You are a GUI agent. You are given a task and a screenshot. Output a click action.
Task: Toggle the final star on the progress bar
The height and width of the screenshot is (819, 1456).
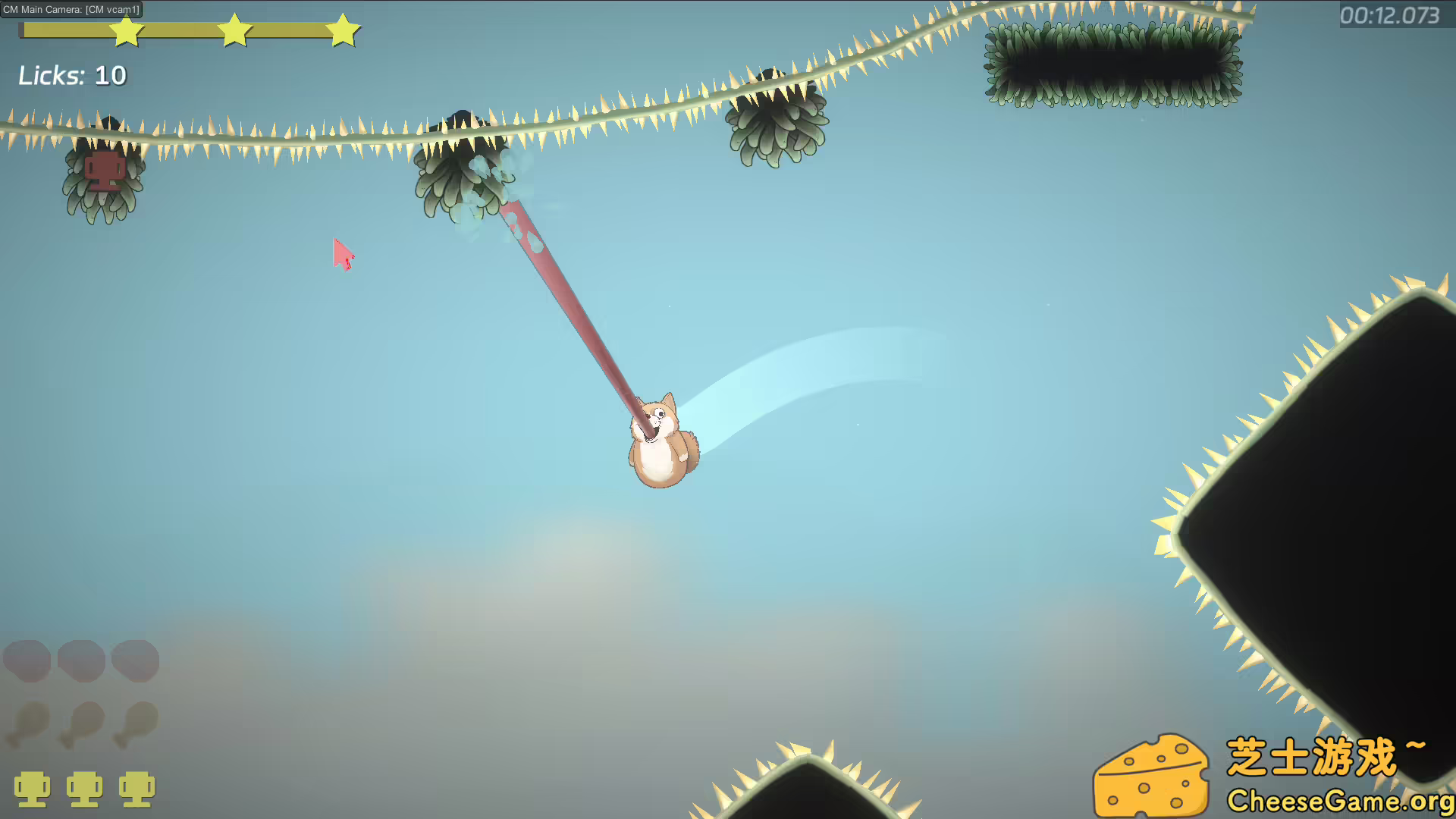tap(343, 30)
